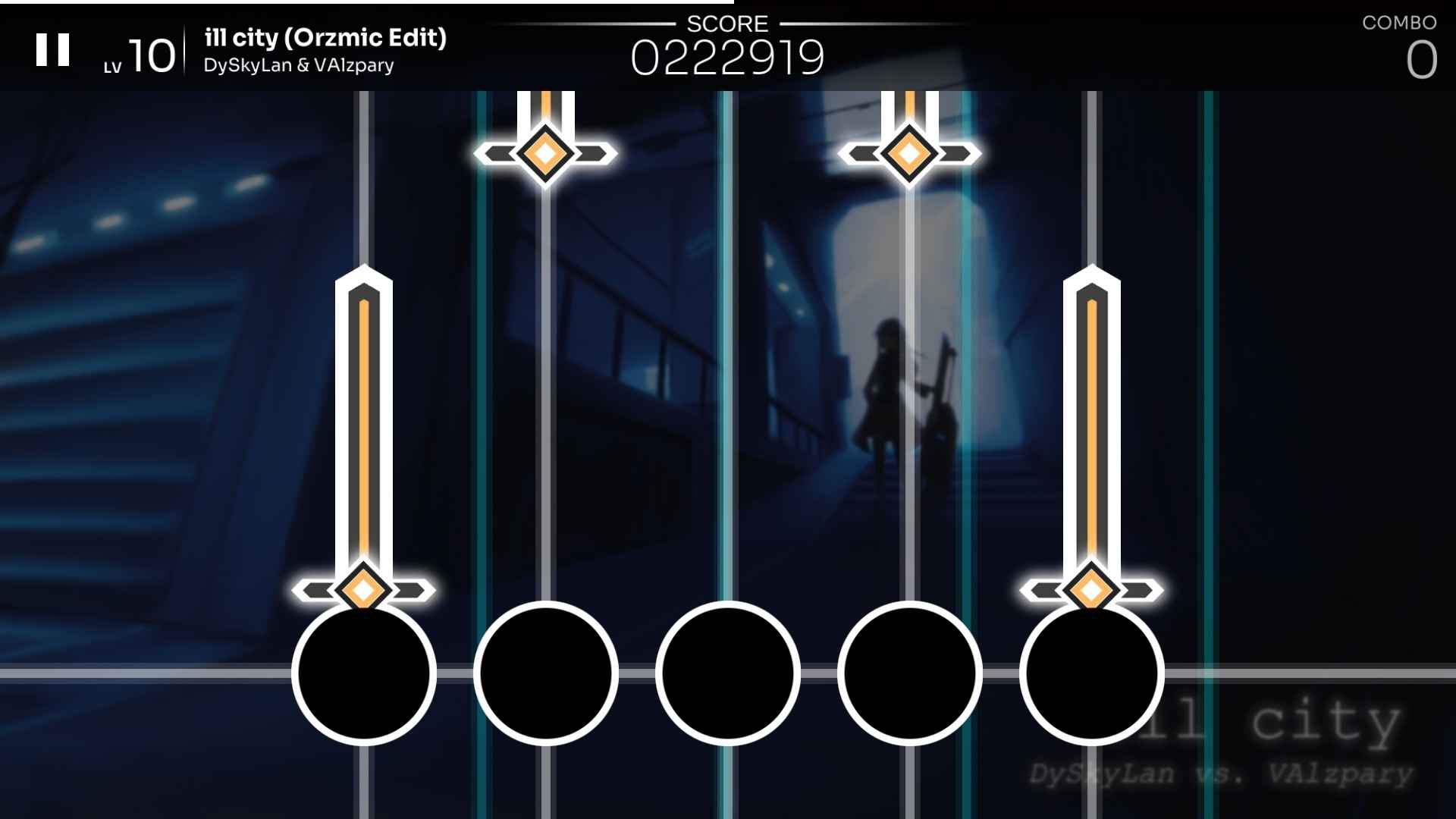Click the SCORE value 0222919
The image size is (1456, 819).
click(x=730, y=57)
